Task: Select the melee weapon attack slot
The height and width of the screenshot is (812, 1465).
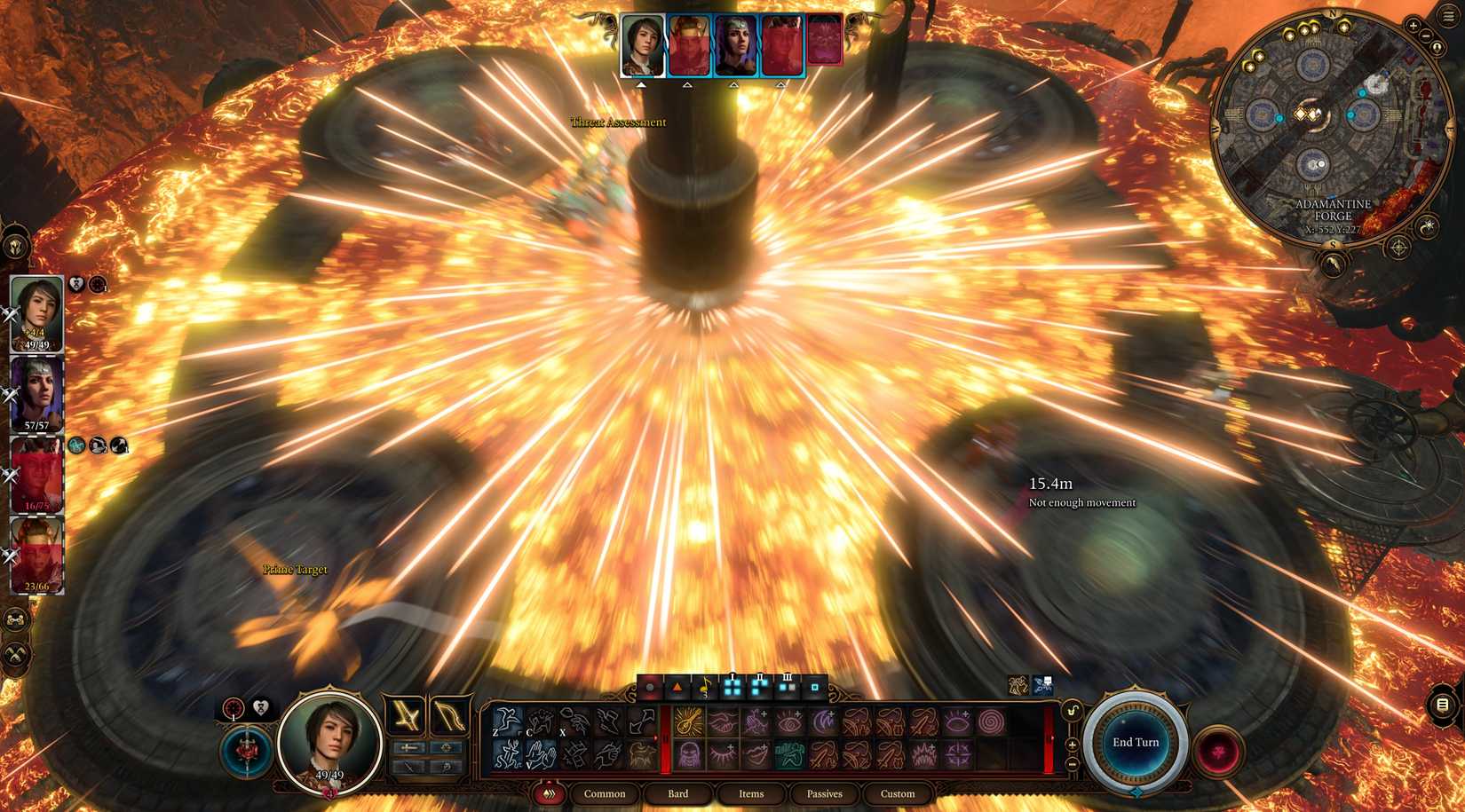Action: point(406,715)
